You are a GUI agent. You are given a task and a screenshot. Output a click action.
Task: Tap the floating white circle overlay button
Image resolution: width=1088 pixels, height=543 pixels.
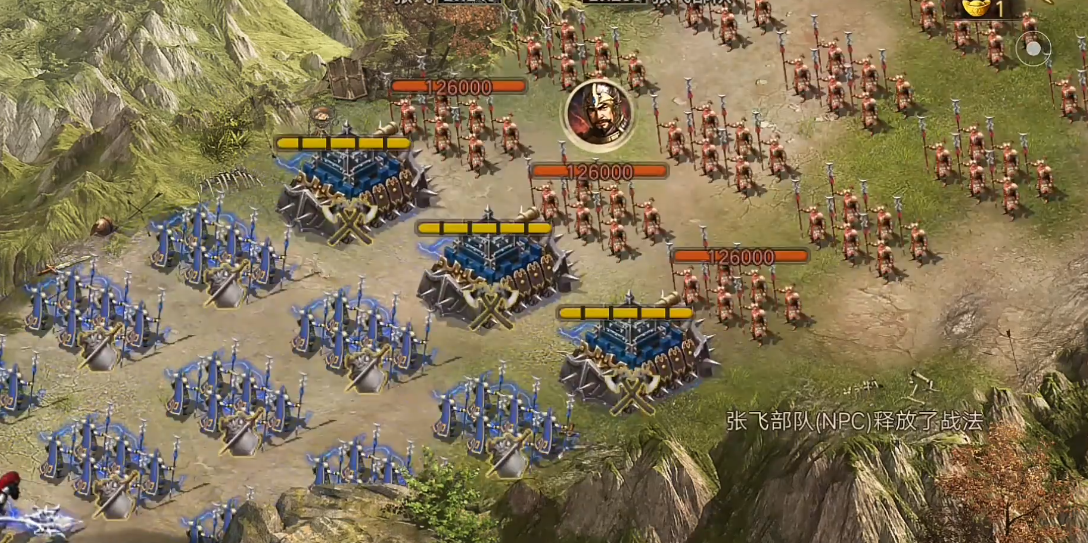pos(1033,47)
